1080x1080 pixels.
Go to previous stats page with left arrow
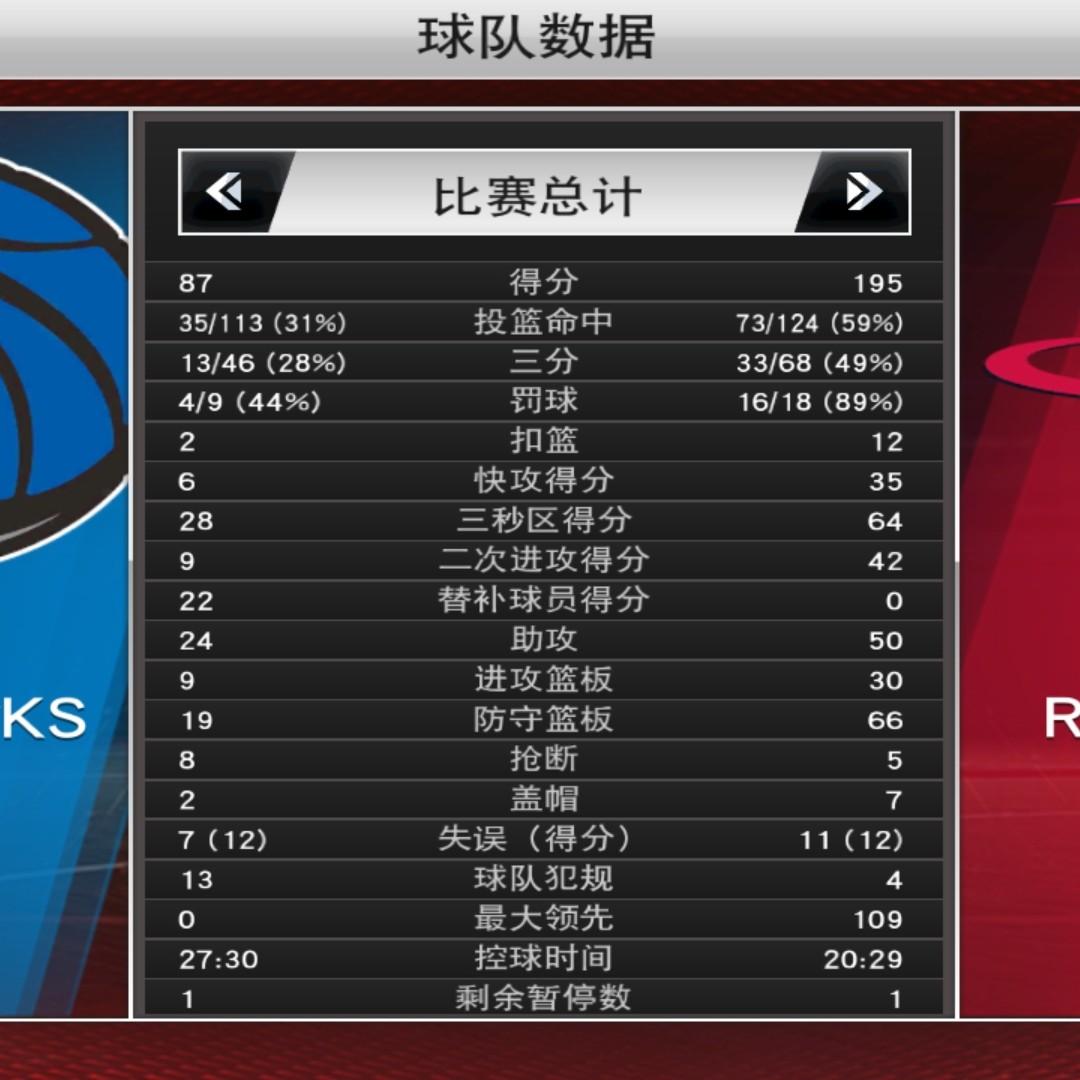226,192
